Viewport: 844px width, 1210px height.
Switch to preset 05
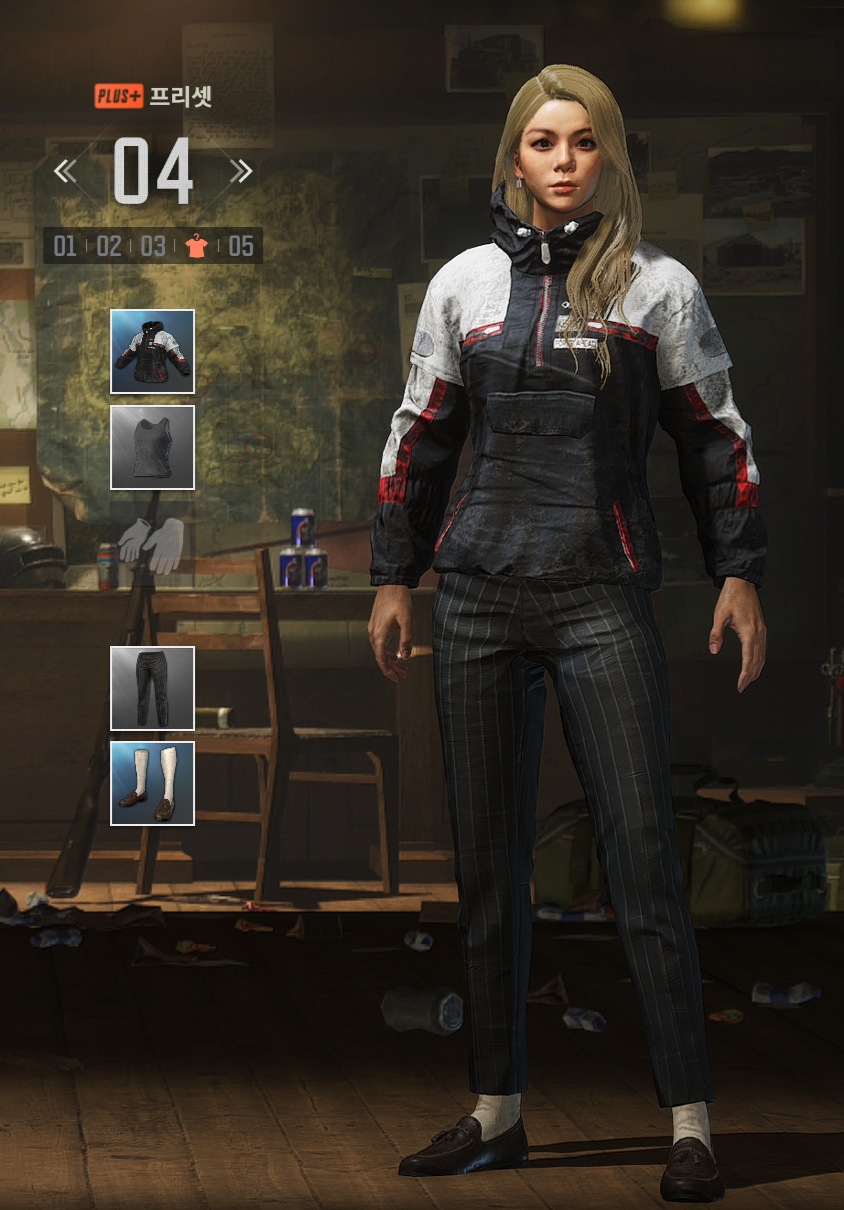241,246
